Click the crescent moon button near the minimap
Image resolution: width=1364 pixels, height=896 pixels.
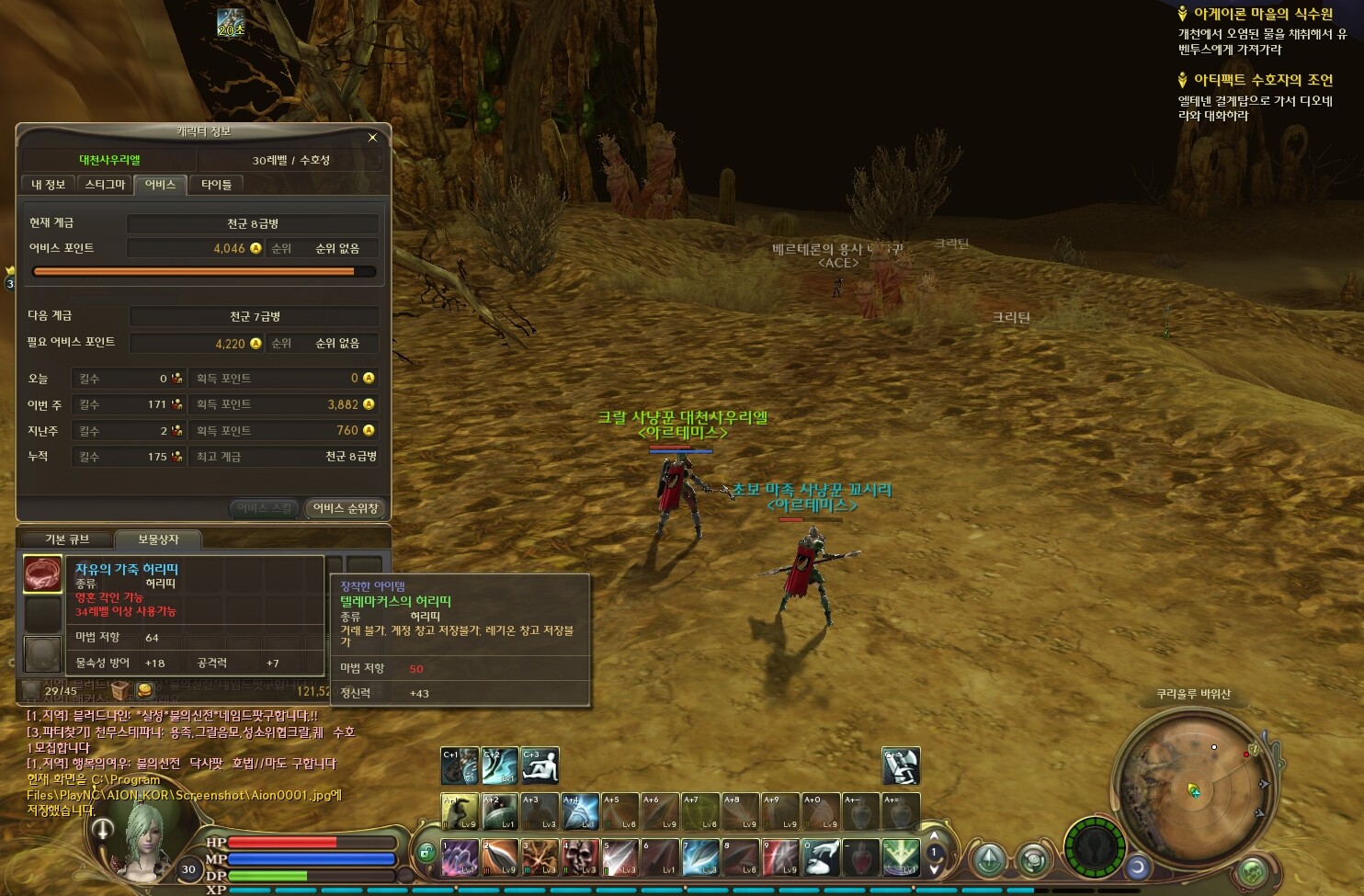coord(1138,867)
